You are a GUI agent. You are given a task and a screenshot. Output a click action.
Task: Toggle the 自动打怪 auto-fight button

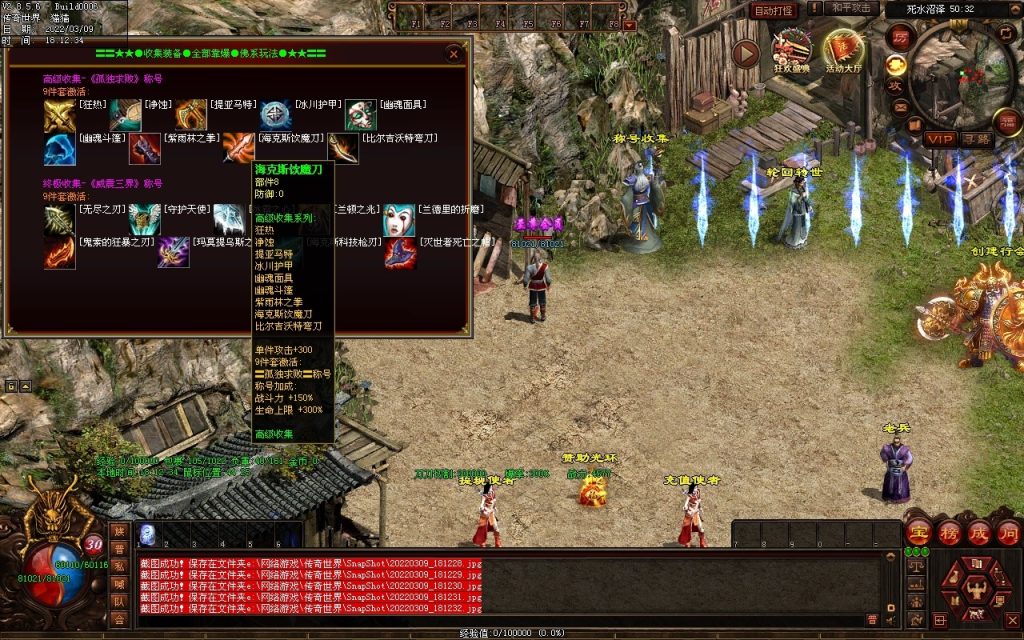tap(774, 10)
